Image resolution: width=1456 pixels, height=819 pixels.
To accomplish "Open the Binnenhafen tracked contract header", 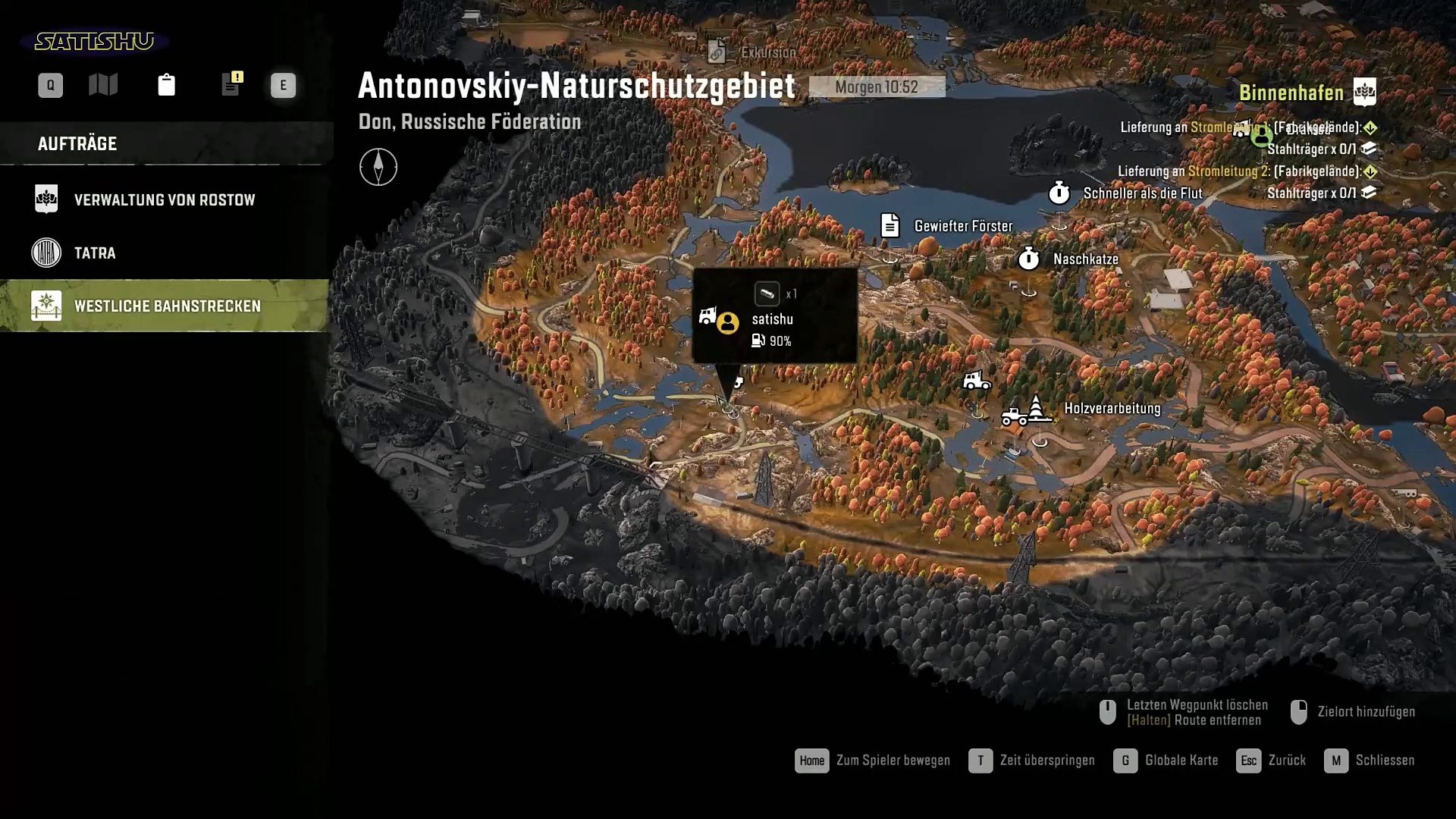I will coord(1291,93).
